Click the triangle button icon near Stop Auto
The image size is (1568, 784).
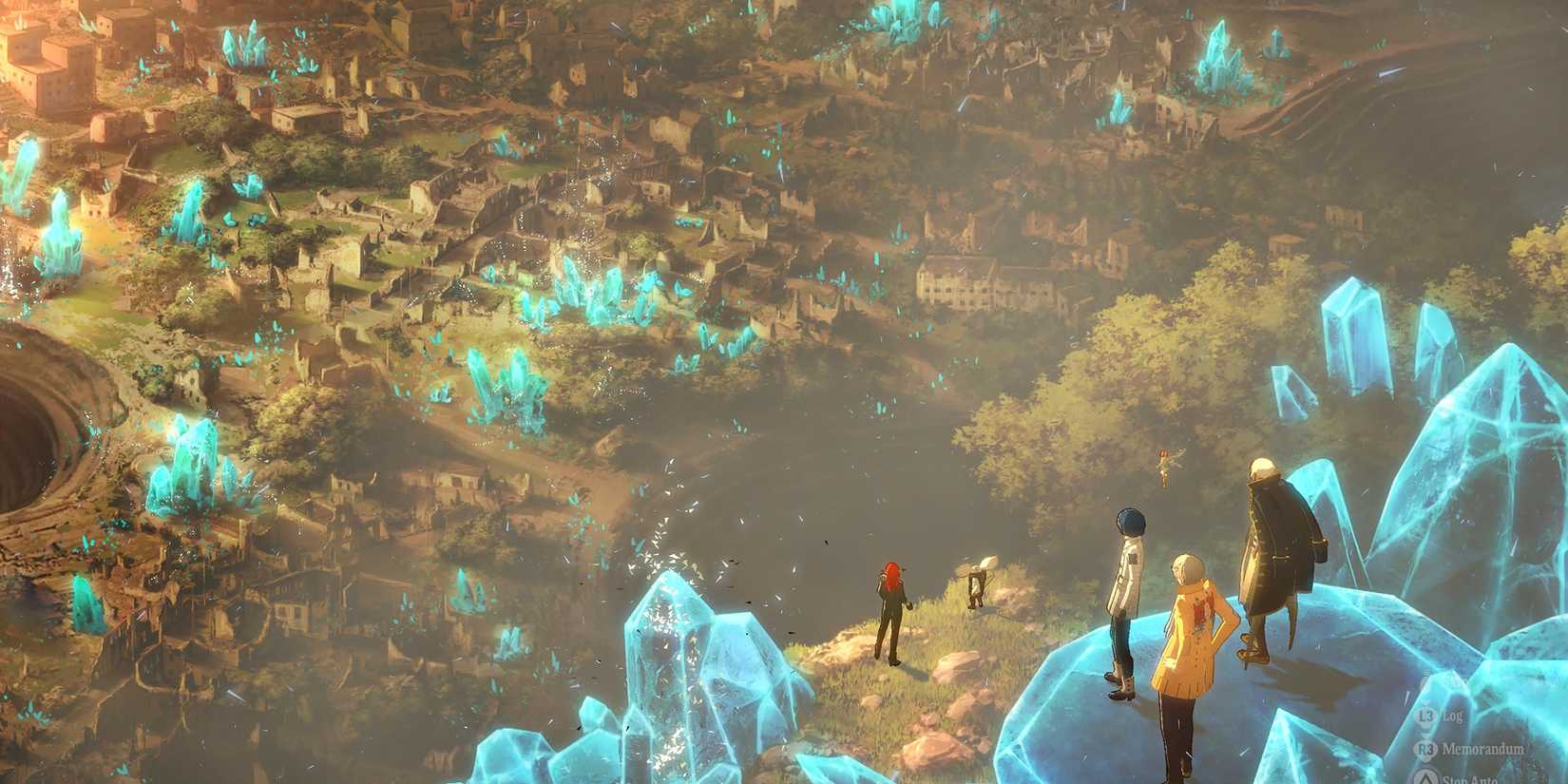[x=1426, y=777]
